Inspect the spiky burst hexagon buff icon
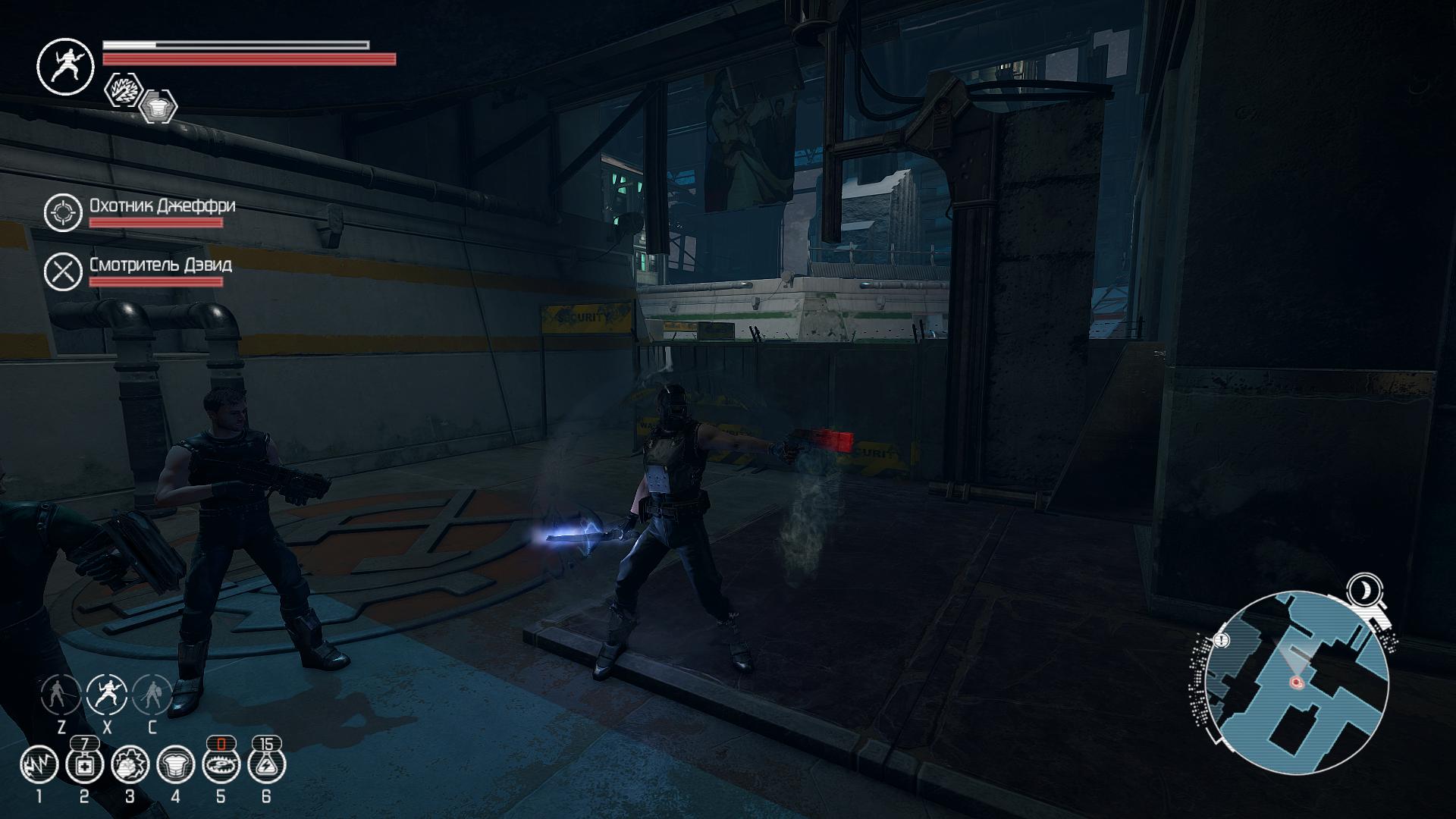Screen dimensions: 1456x819 (x=123, y=90)
